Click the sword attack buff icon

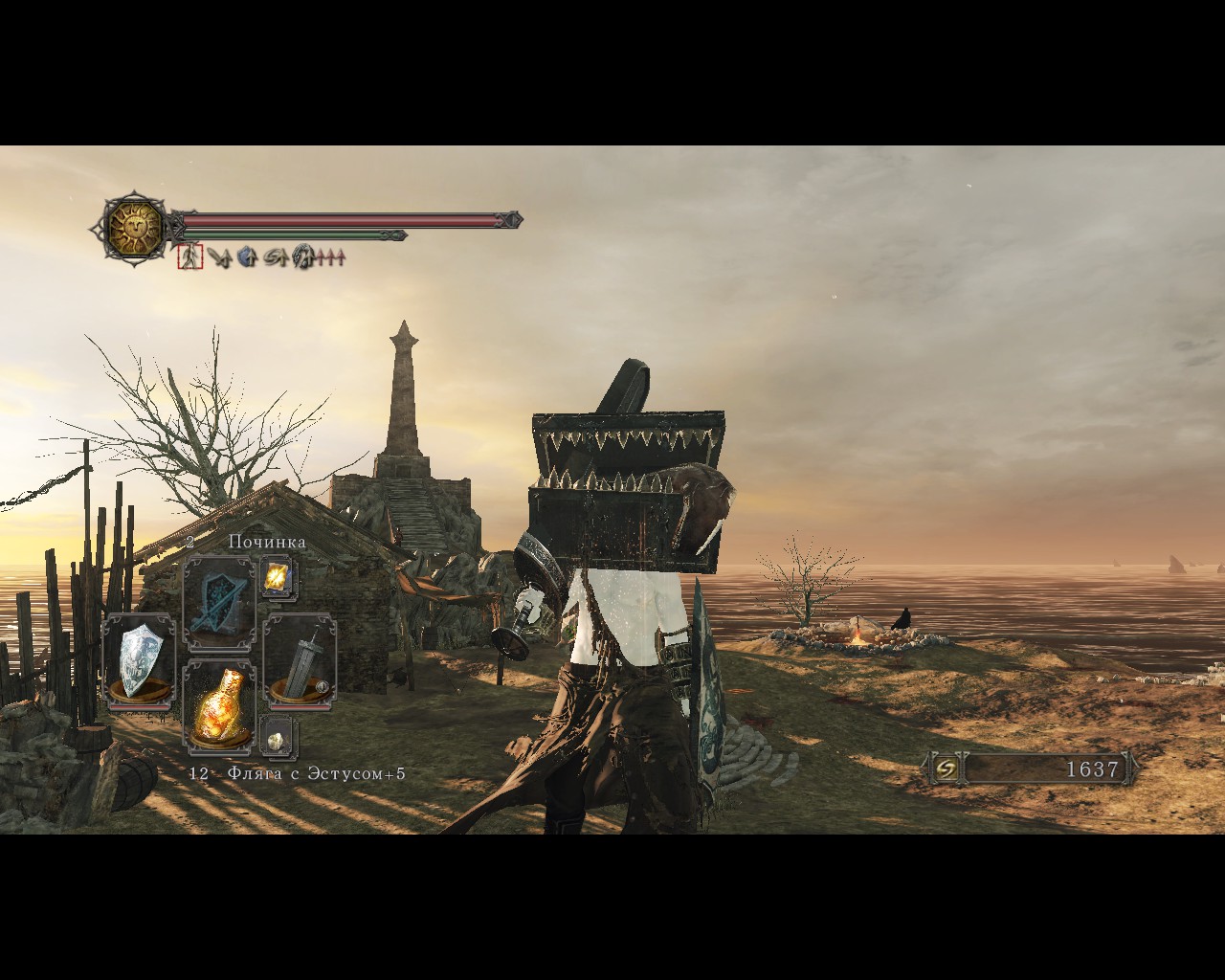click(x=219, y=256)
